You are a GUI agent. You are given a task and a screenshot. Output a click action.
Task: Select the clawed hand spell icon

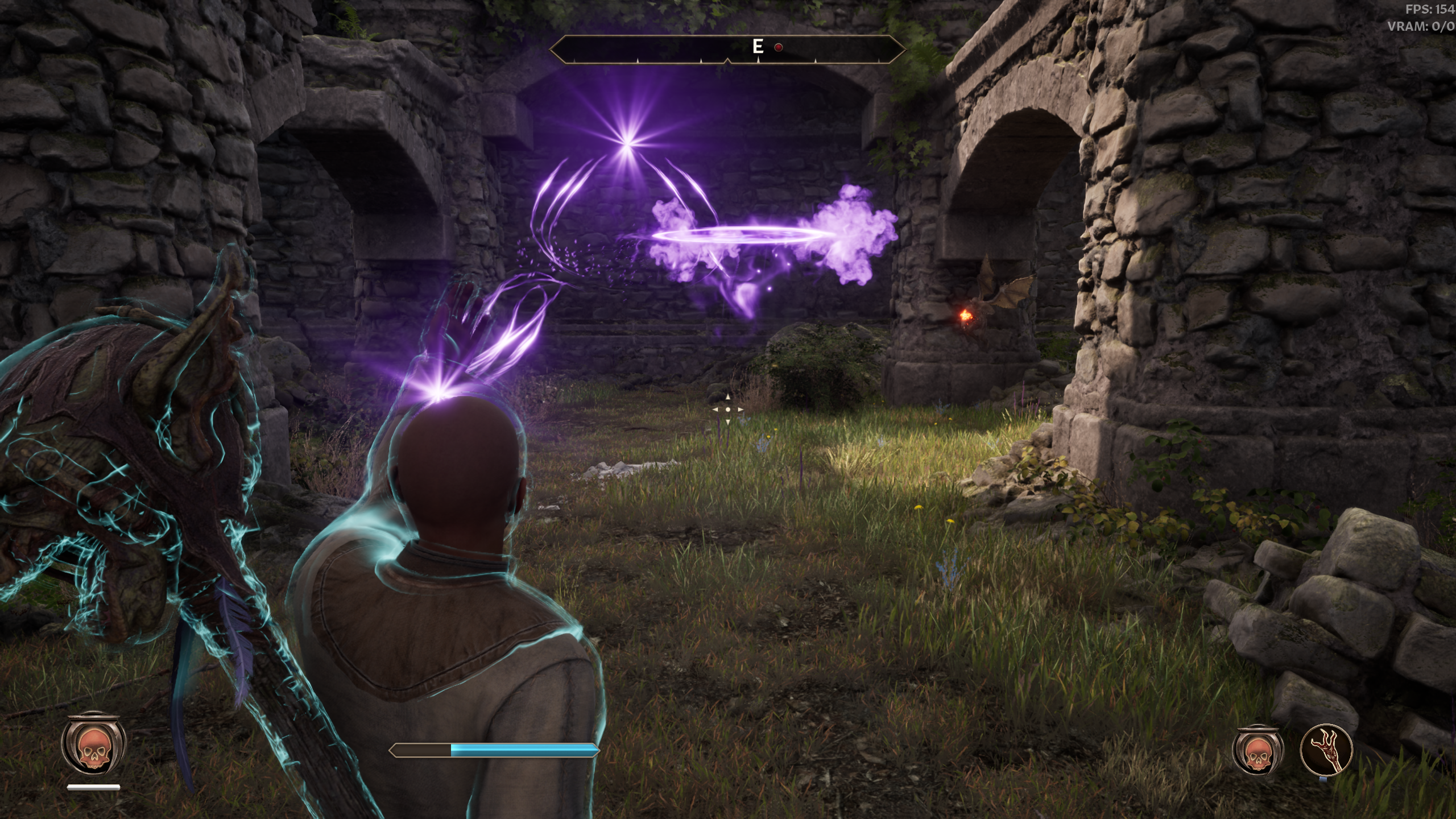pyautogui.click(x=1326, y=749)
